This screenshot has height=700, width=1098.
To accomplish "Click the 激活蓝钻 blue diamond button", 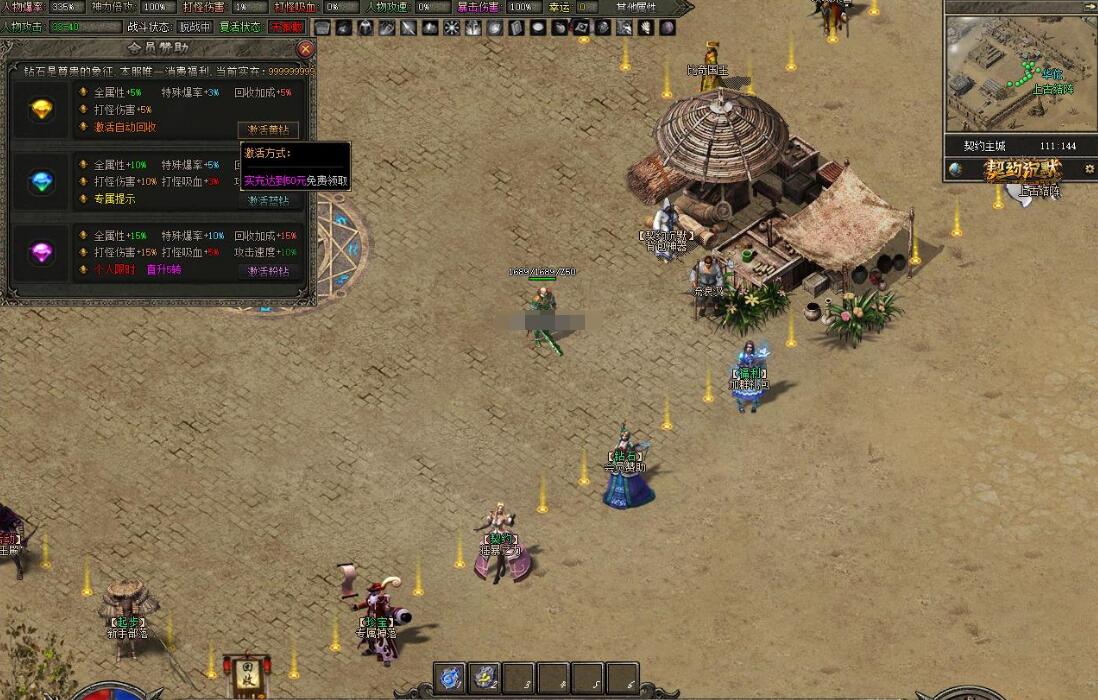I will [x=268, y=200].
